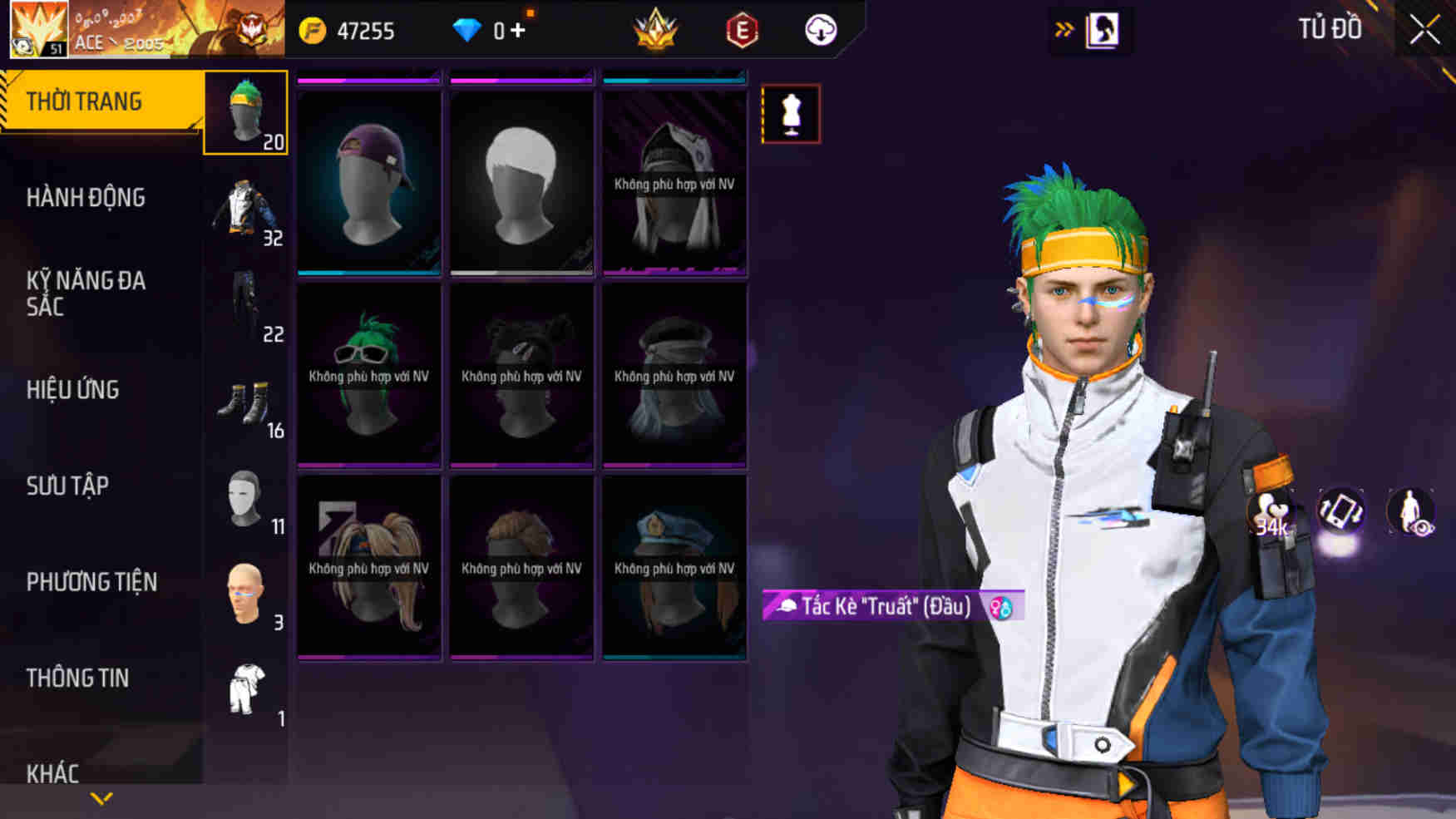Viewport: 1456px width, 819px height.
Task: Open the cloud download icon in the top bar
Action: pos(819,31)
